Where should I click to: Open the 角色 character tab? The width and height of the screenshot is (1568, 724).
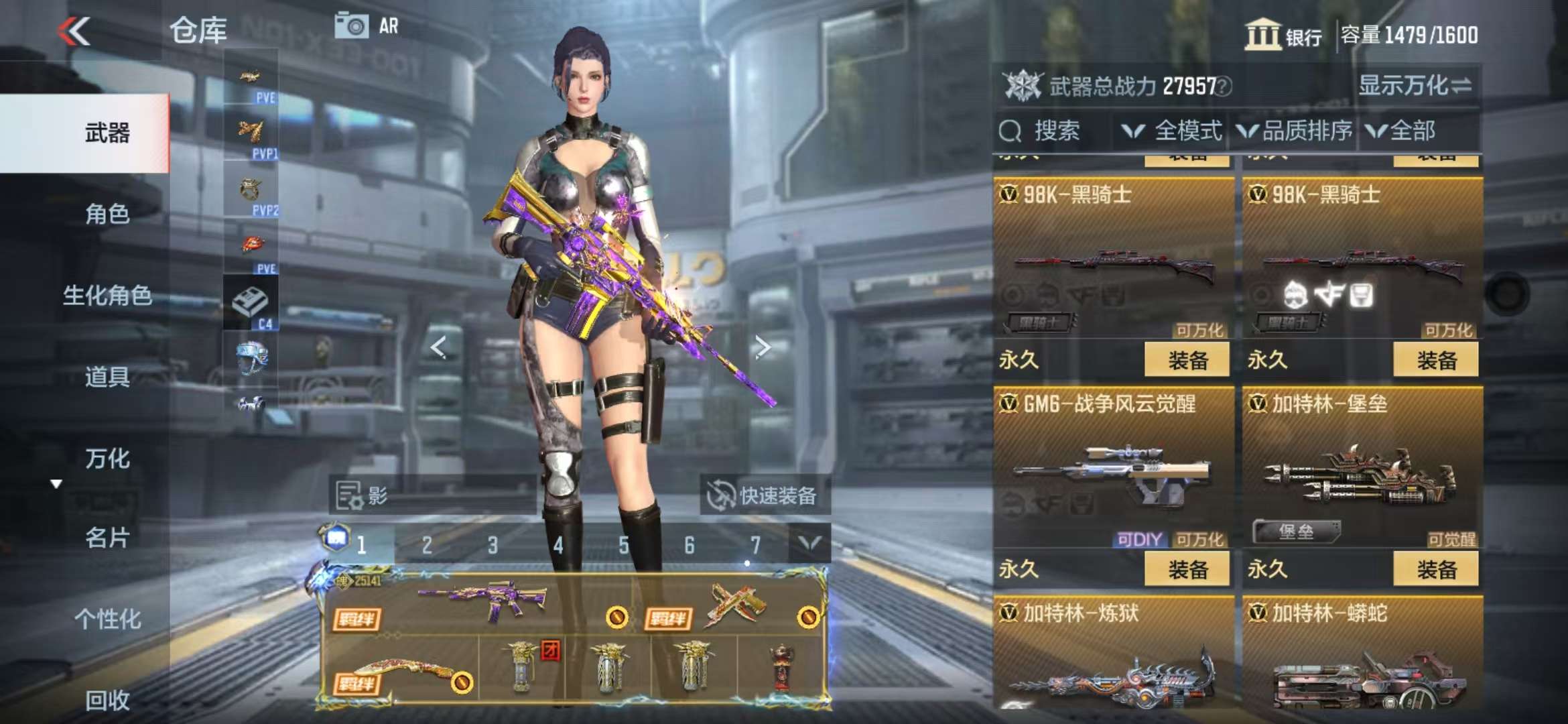pyautogui.click(x=107, y=215)
